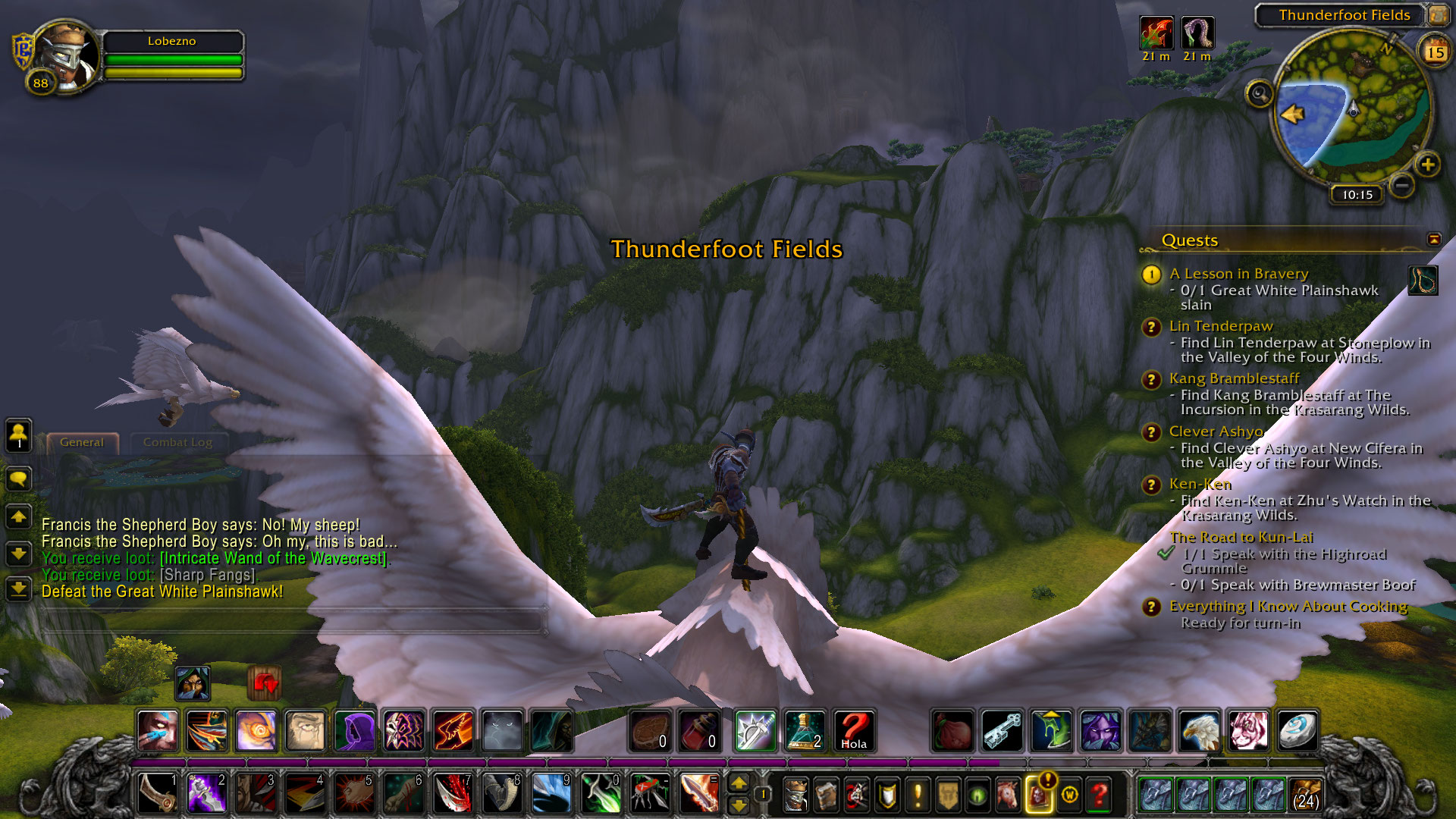
Task: Zoom in on the minimap
Action: click(1427, 165)
